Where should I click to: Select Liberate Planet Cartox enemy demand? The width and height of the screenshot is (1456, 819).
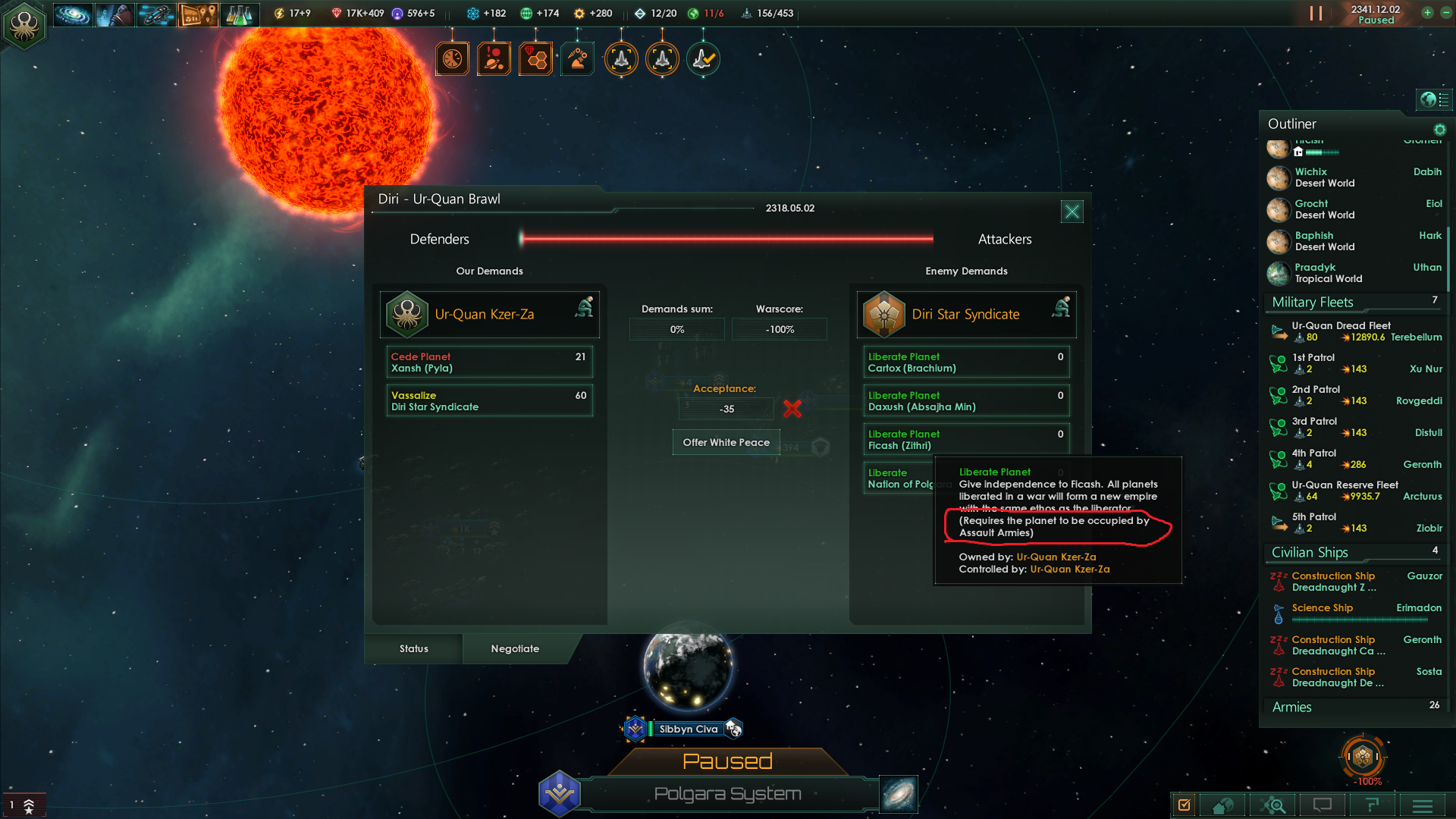966,362
